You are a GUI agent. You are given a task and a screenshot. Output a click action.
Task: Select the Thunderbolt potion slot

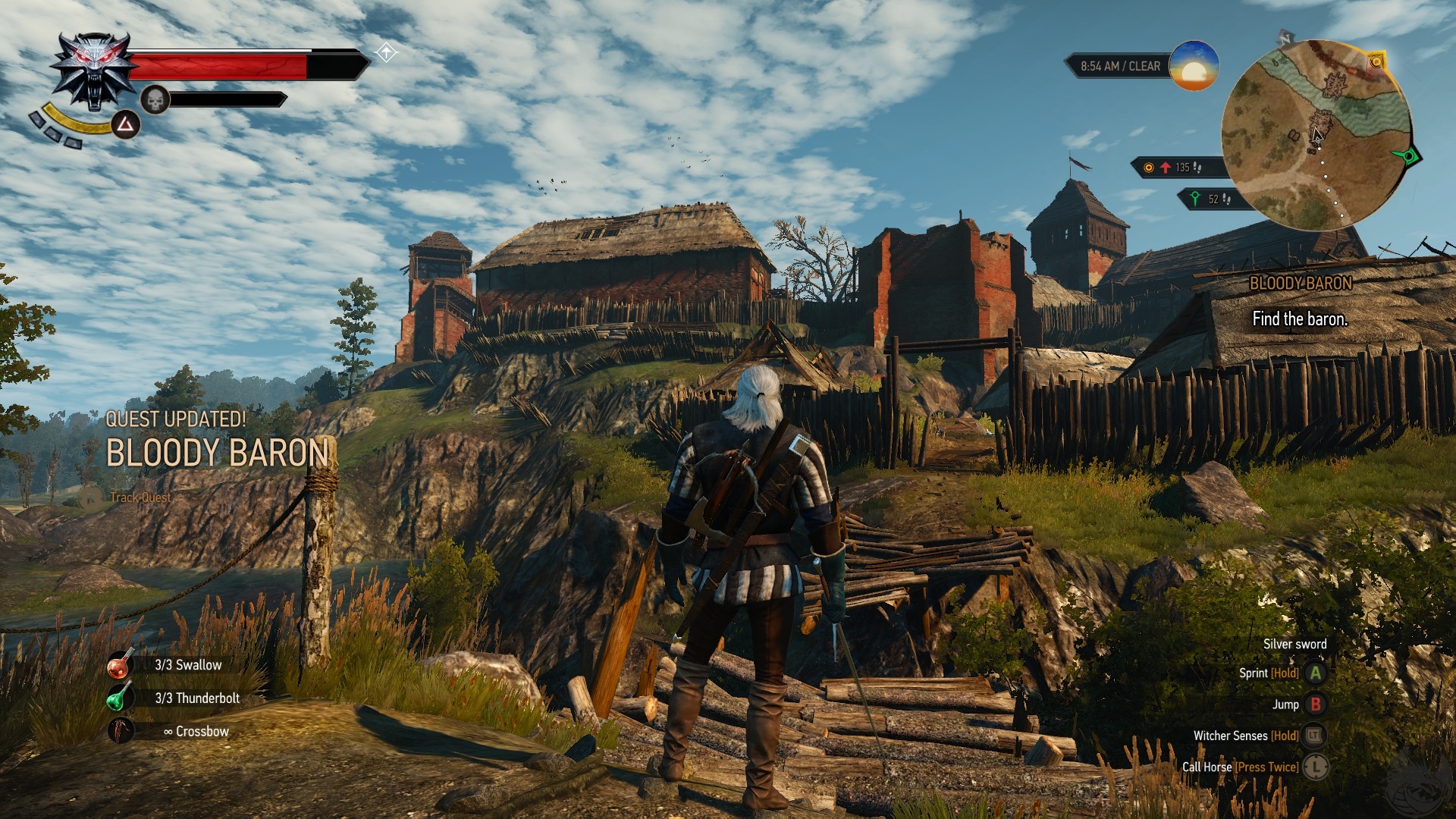coord(118,698)
